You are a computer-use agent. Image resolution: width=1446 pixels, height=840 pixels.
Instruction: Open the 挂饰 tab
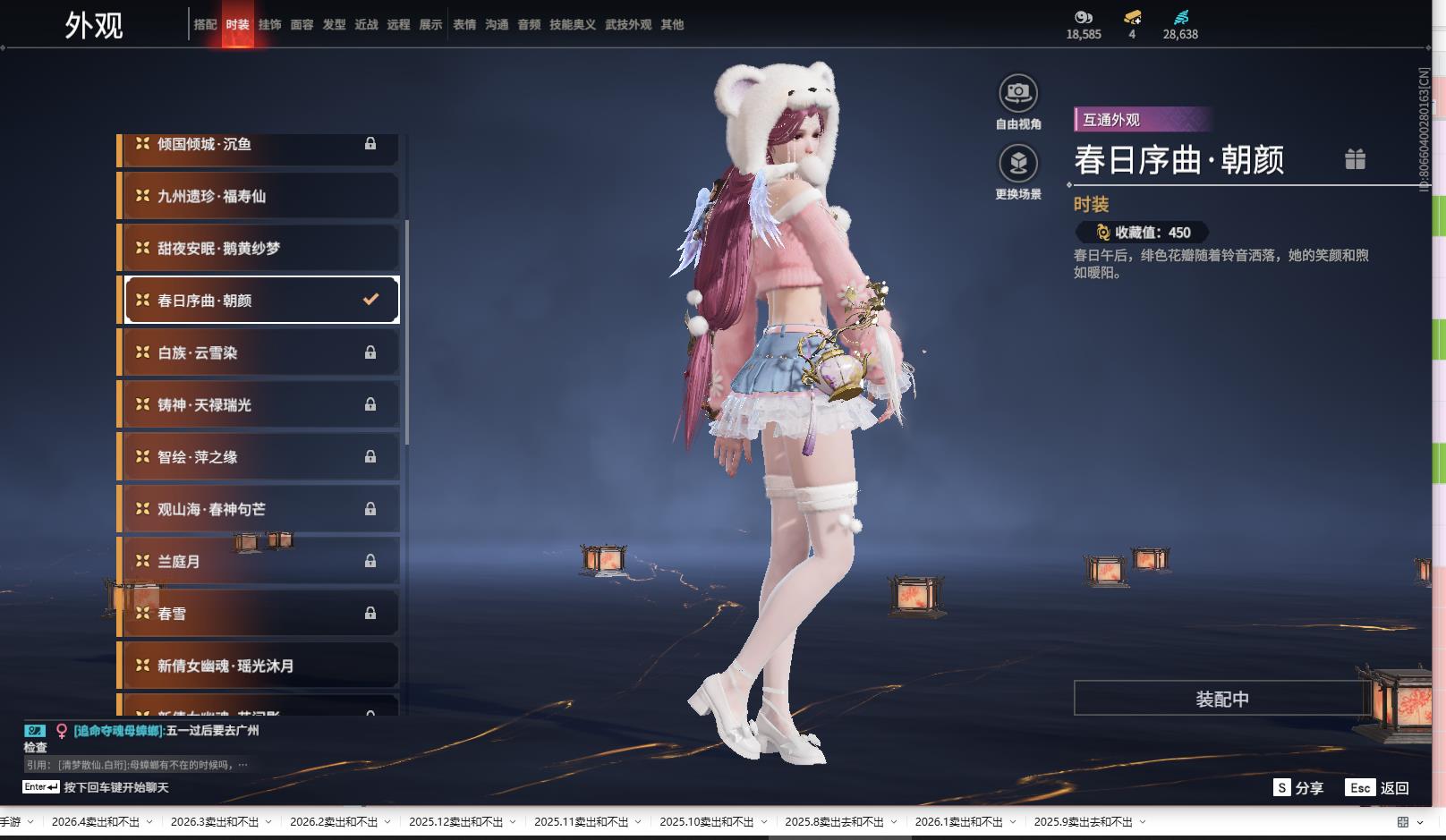click(x=269, y=25)
